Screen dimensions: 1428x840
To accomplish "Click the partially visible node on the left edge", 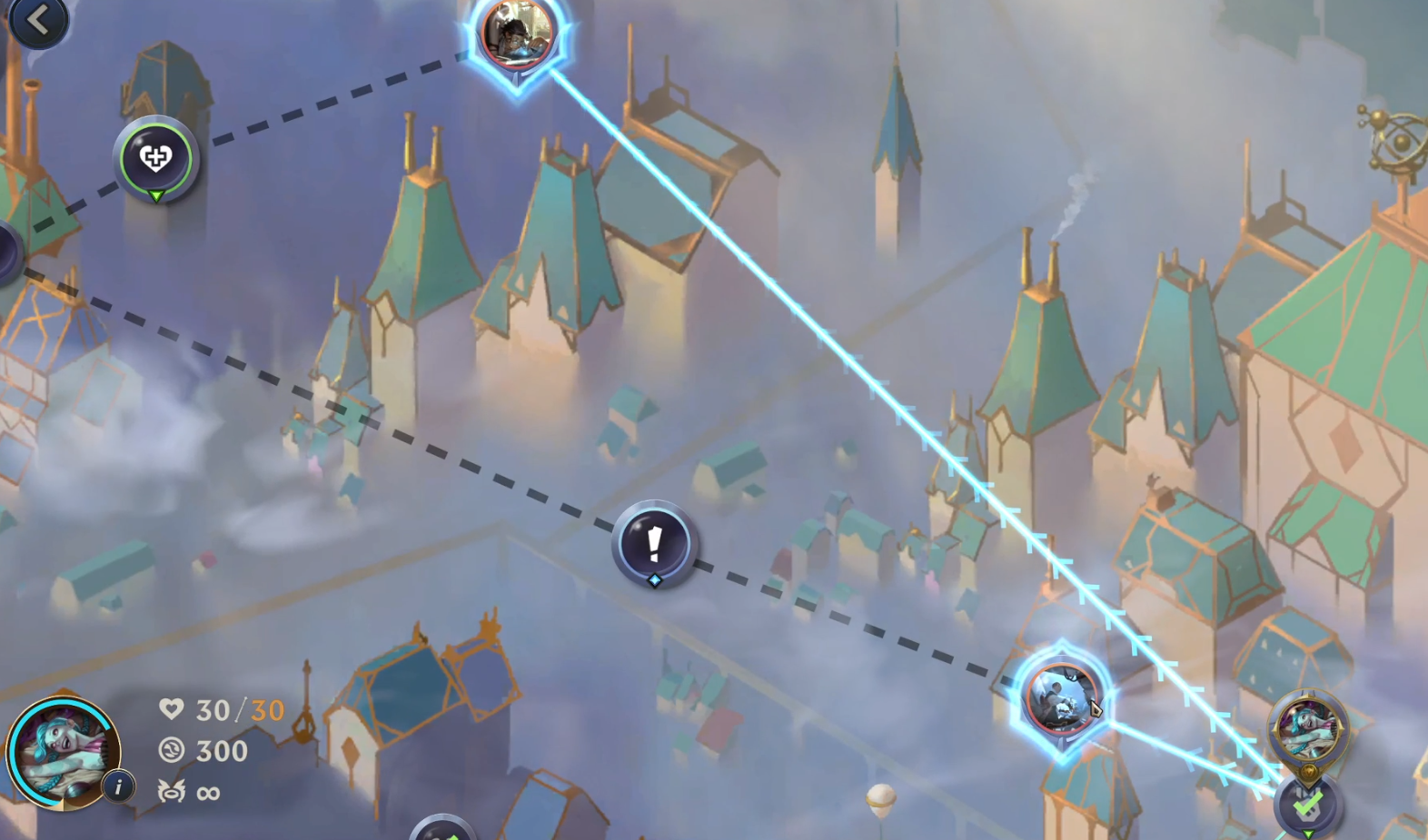I will click(5, 250).
